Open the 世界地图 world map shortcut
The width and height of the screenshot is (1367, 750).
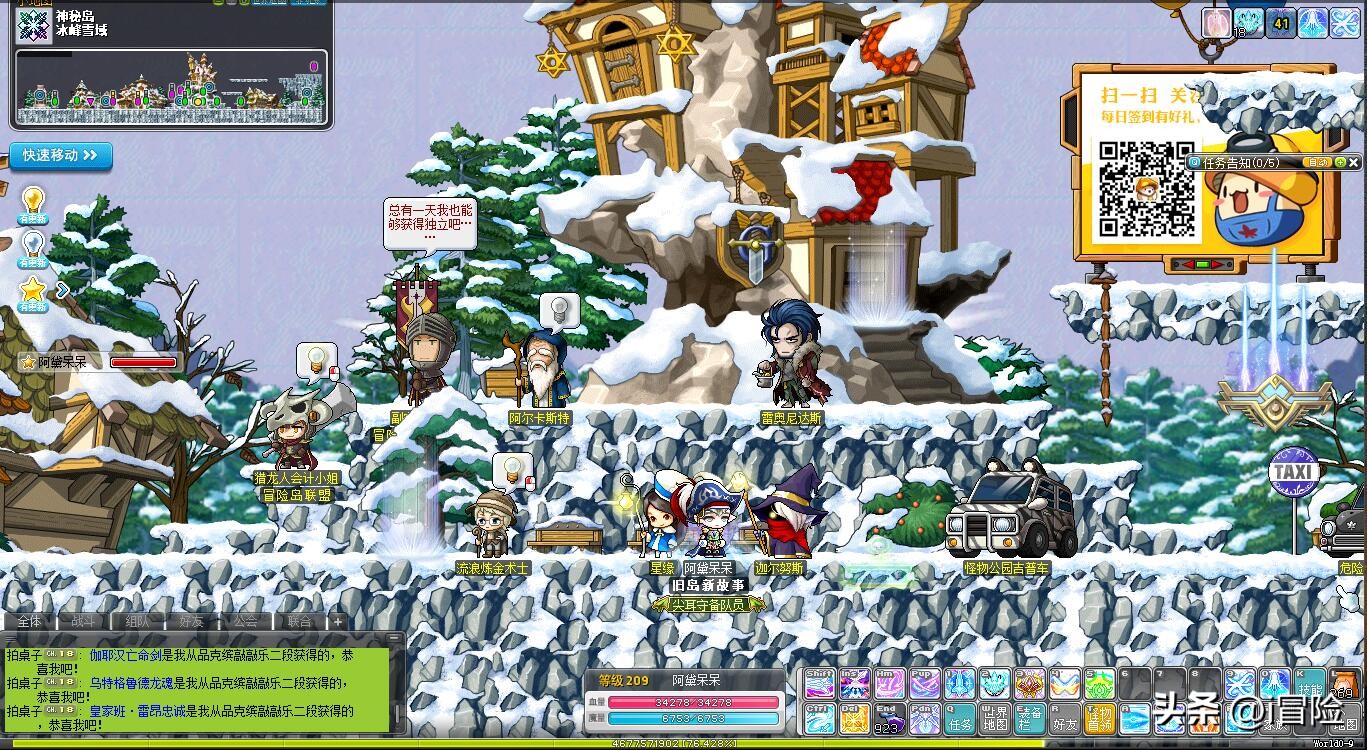click(x=994, y=719)
